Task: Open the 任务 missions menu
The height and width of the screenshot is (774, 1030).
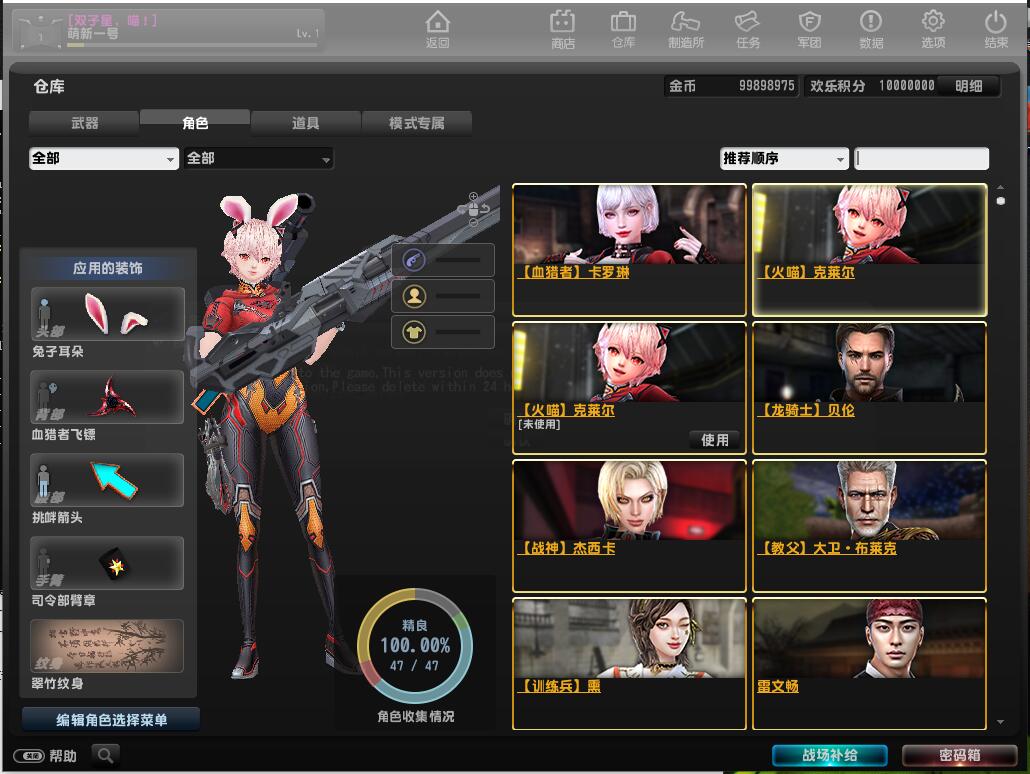Action: [x=747, y=28]
